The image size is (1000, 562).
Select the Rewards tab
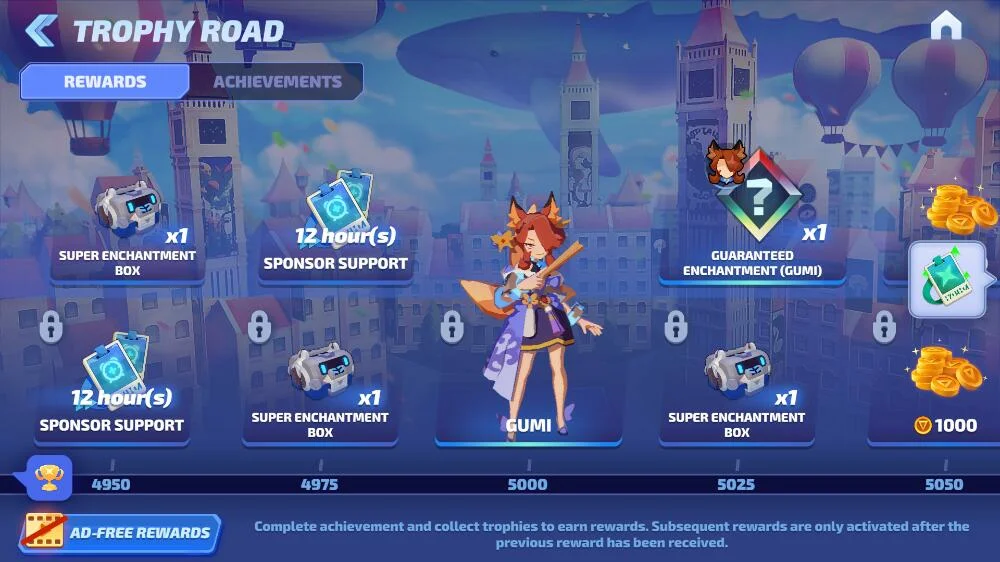(x=105, y=82)
